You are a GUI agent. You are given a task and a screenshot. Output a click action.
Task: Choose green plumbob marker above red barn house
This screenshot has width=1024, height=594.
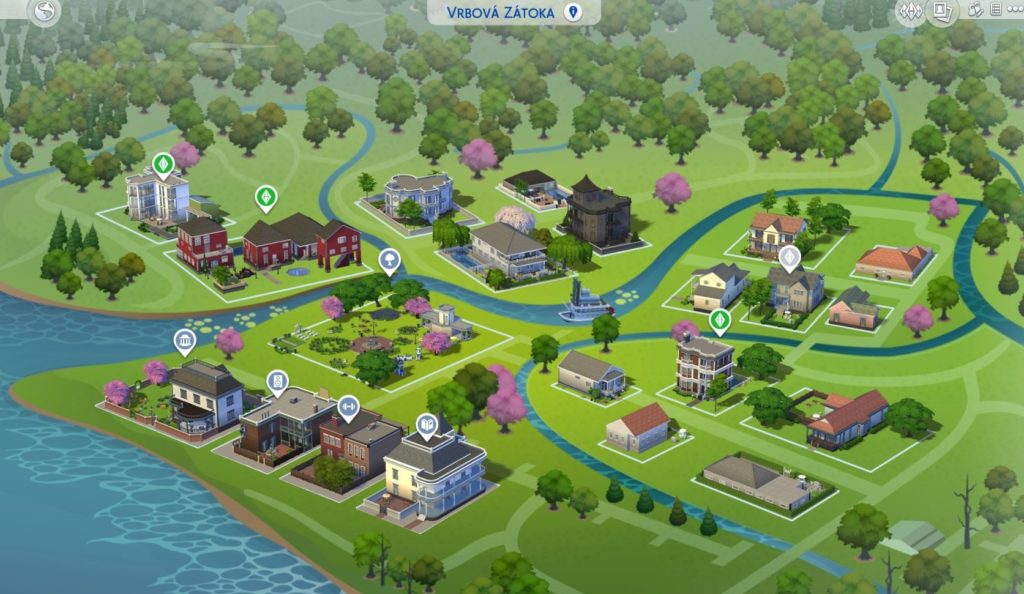click(265, 196)
